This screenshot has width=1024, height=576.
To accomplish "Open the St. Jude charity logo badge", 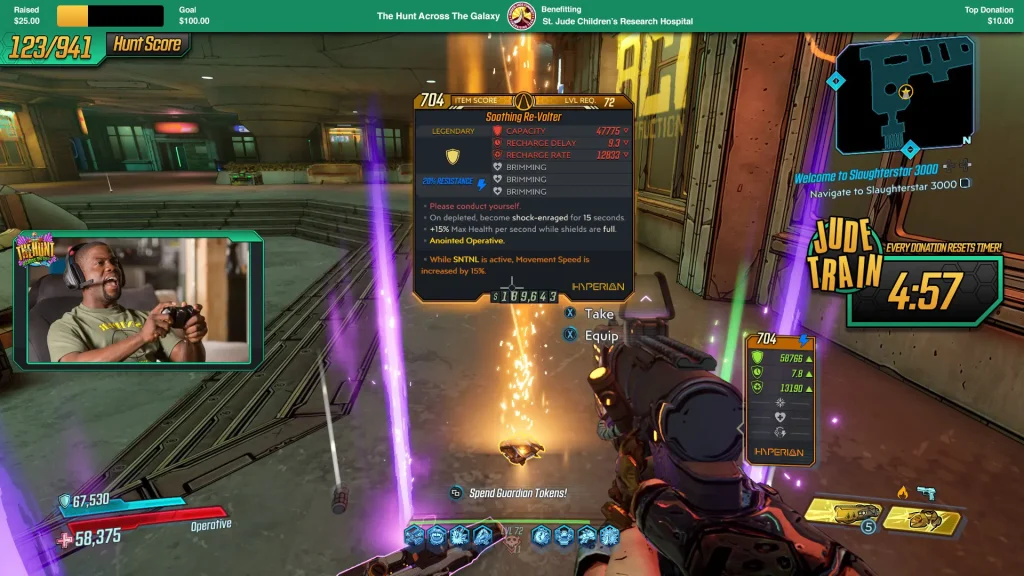I will click(x=520, y=16).
